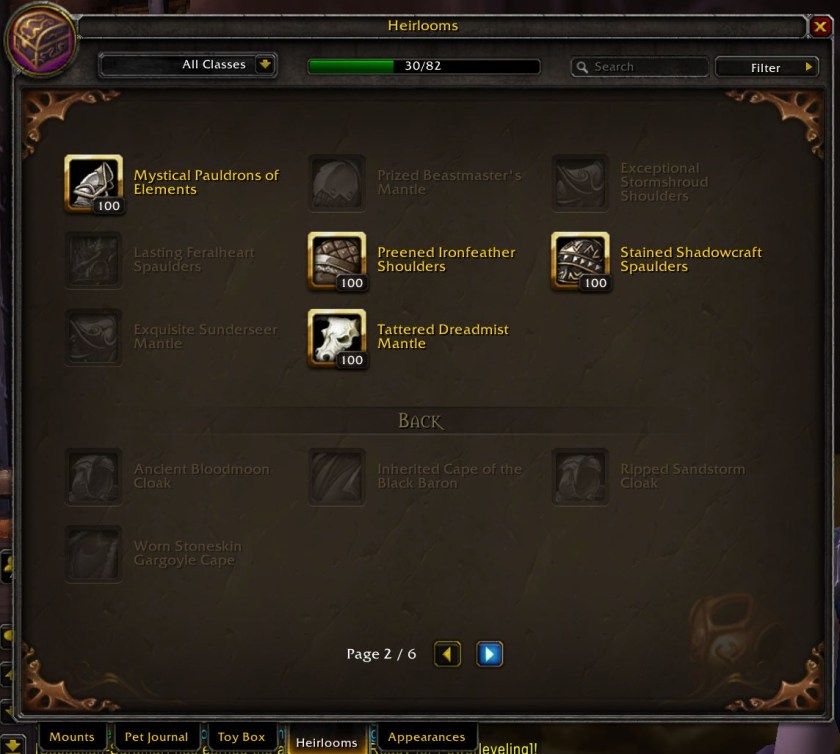Select Mystical Pauldrons of Elements heirloom

pos(94,184)
